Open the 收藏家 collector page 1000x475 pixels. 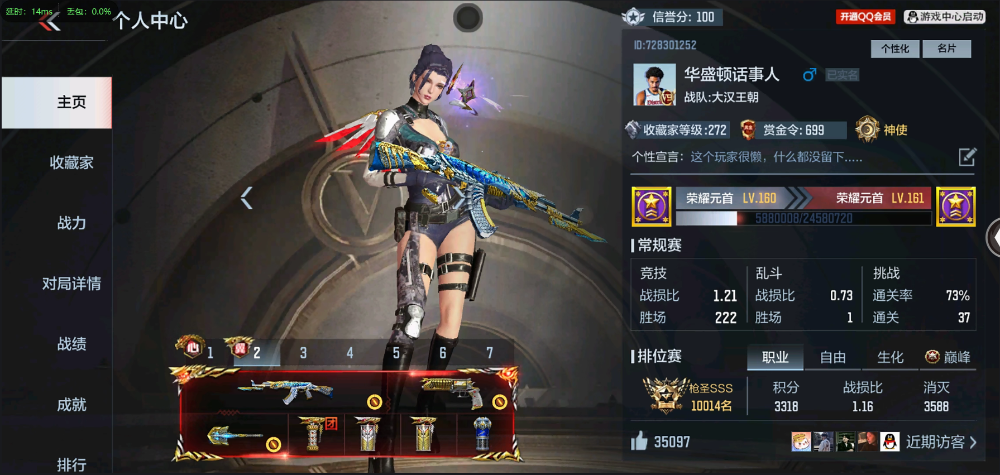[71, 162]
